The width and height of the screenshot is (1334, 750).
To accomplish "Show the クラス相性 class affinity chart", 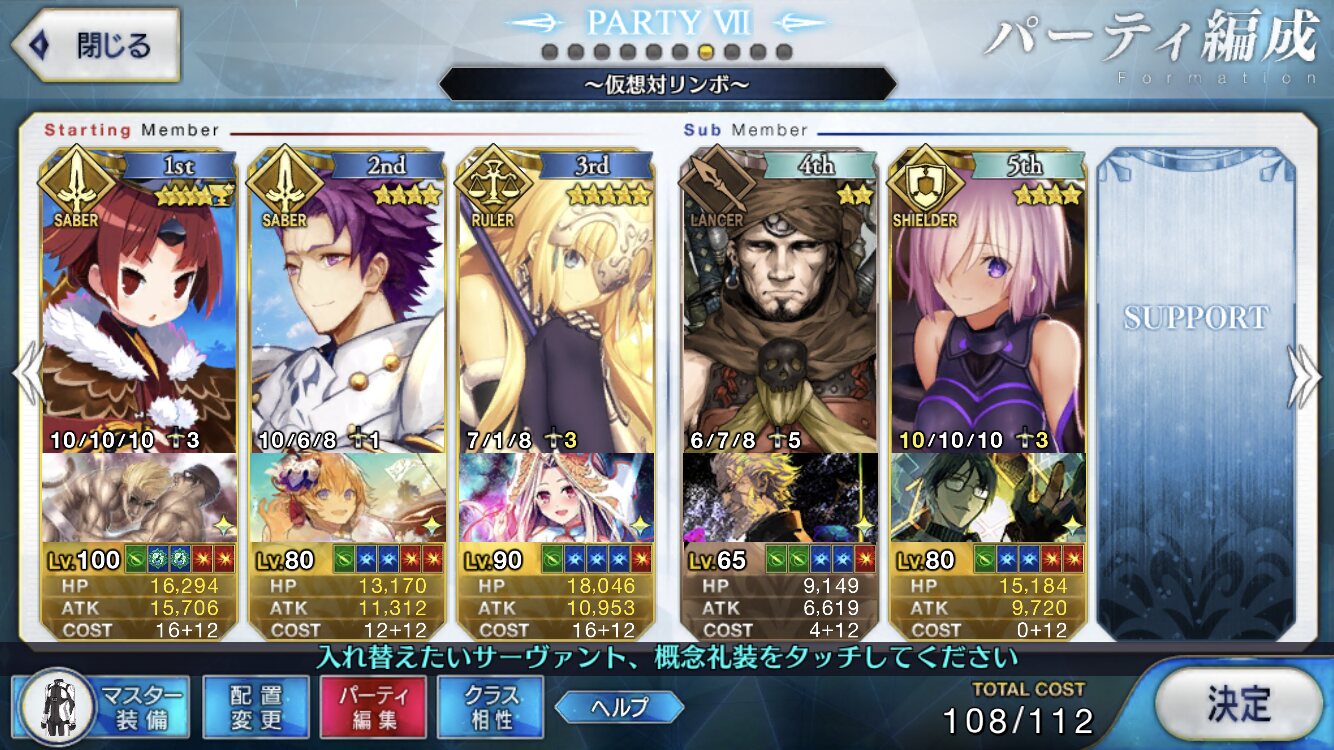I will click(490, 706).
